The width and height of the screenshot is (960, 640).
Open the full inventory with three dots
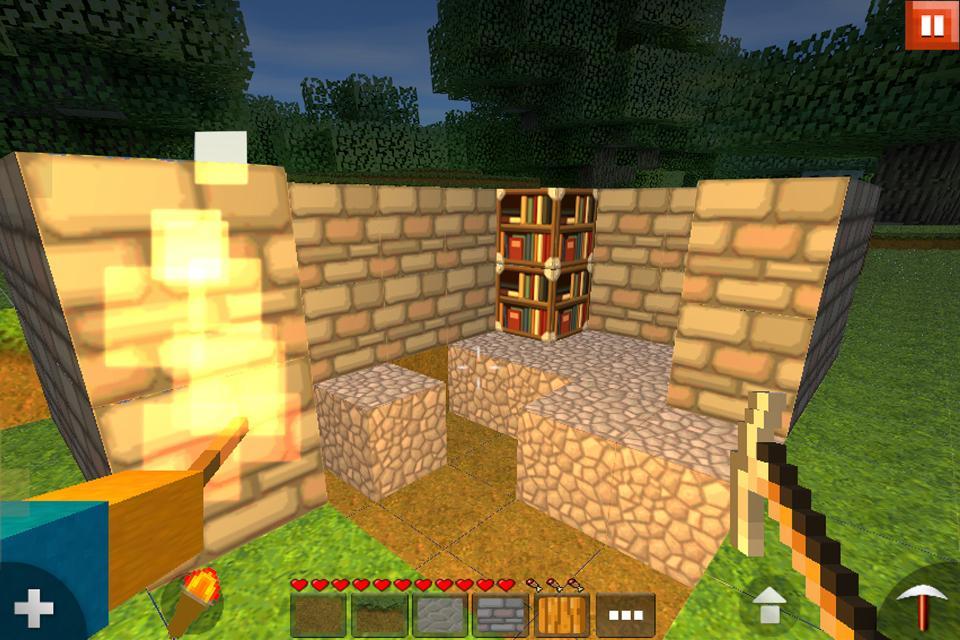coord(625,615)
